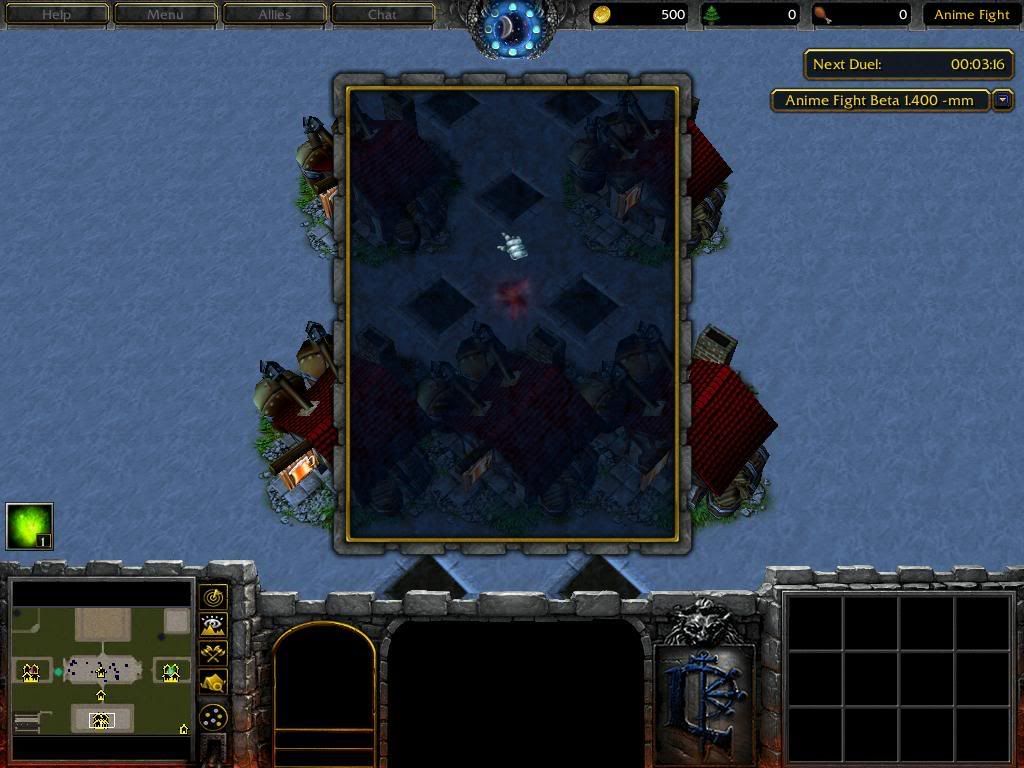Open the Allies panel
1024x768 pixels.
[x=274, y=14]
